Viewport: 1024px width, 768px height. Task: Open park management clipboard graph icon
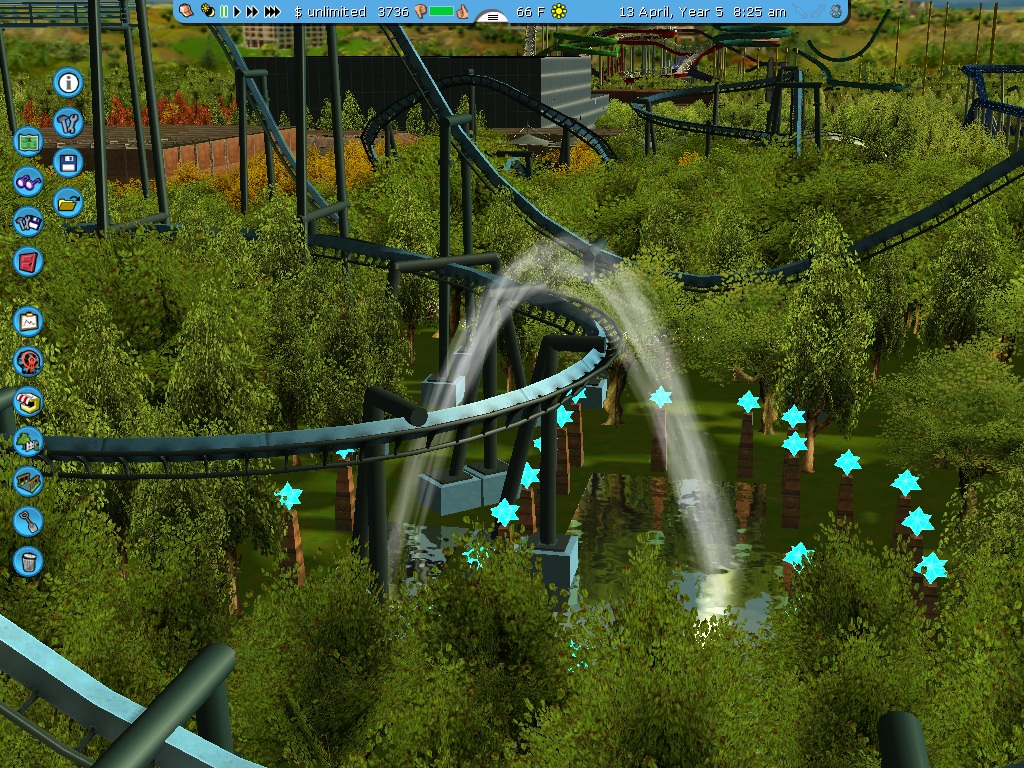[x=28, y=321]
